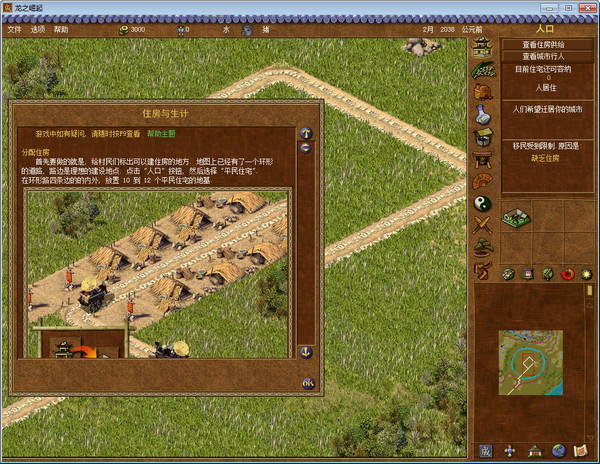Select the yin-yang religion category

483,203
